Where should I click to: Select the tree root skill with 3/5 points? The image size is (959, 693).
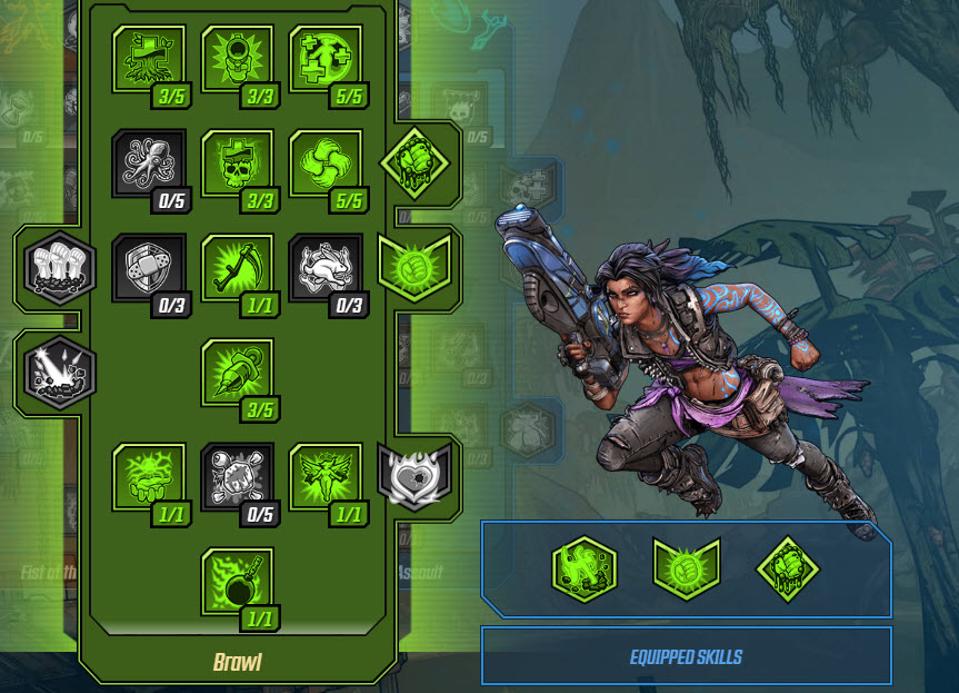click(x=149, y=59)
